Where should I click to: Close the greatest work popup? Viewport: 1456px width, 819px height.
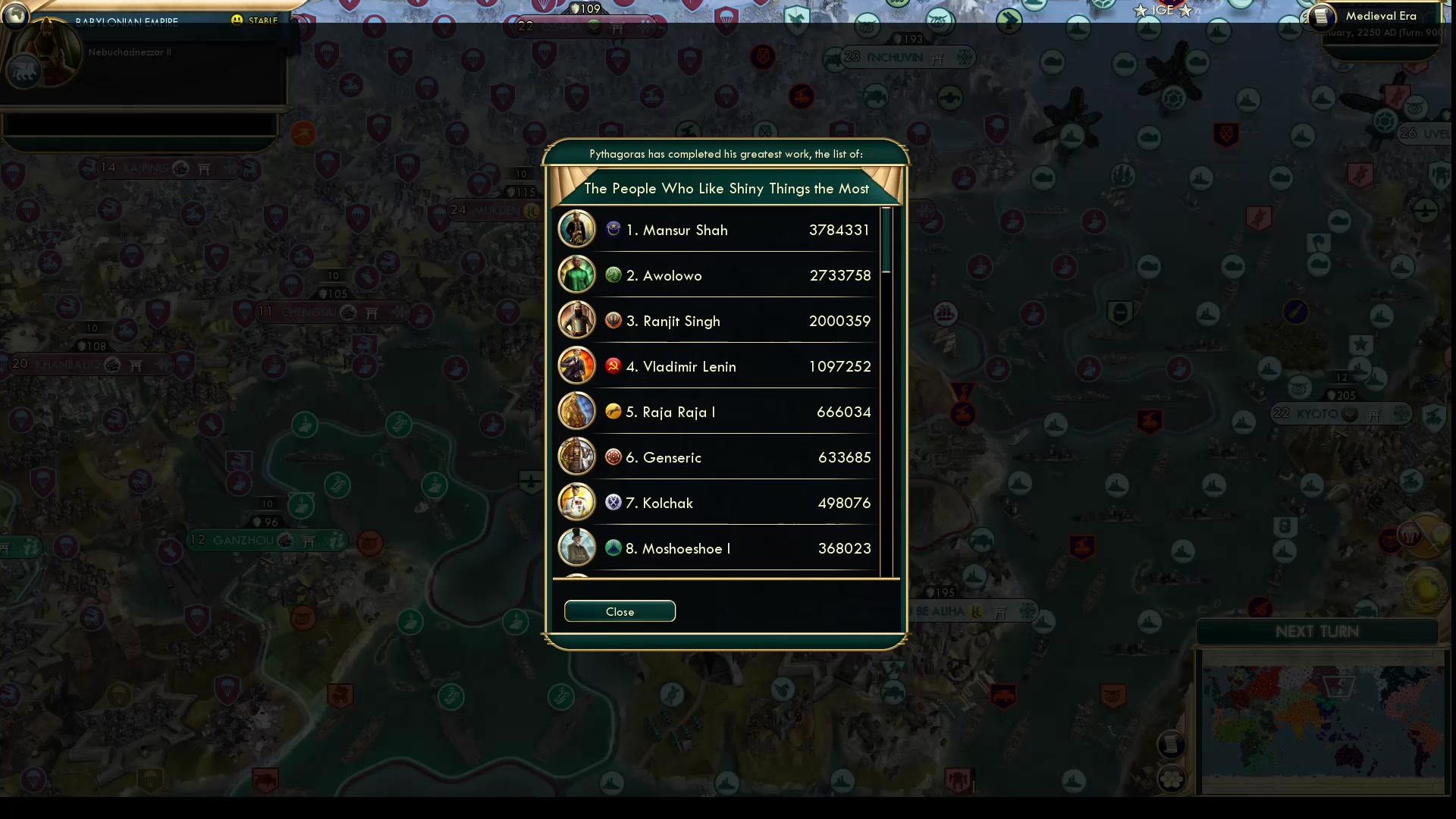pyautogui.click(x=619, y=611)
